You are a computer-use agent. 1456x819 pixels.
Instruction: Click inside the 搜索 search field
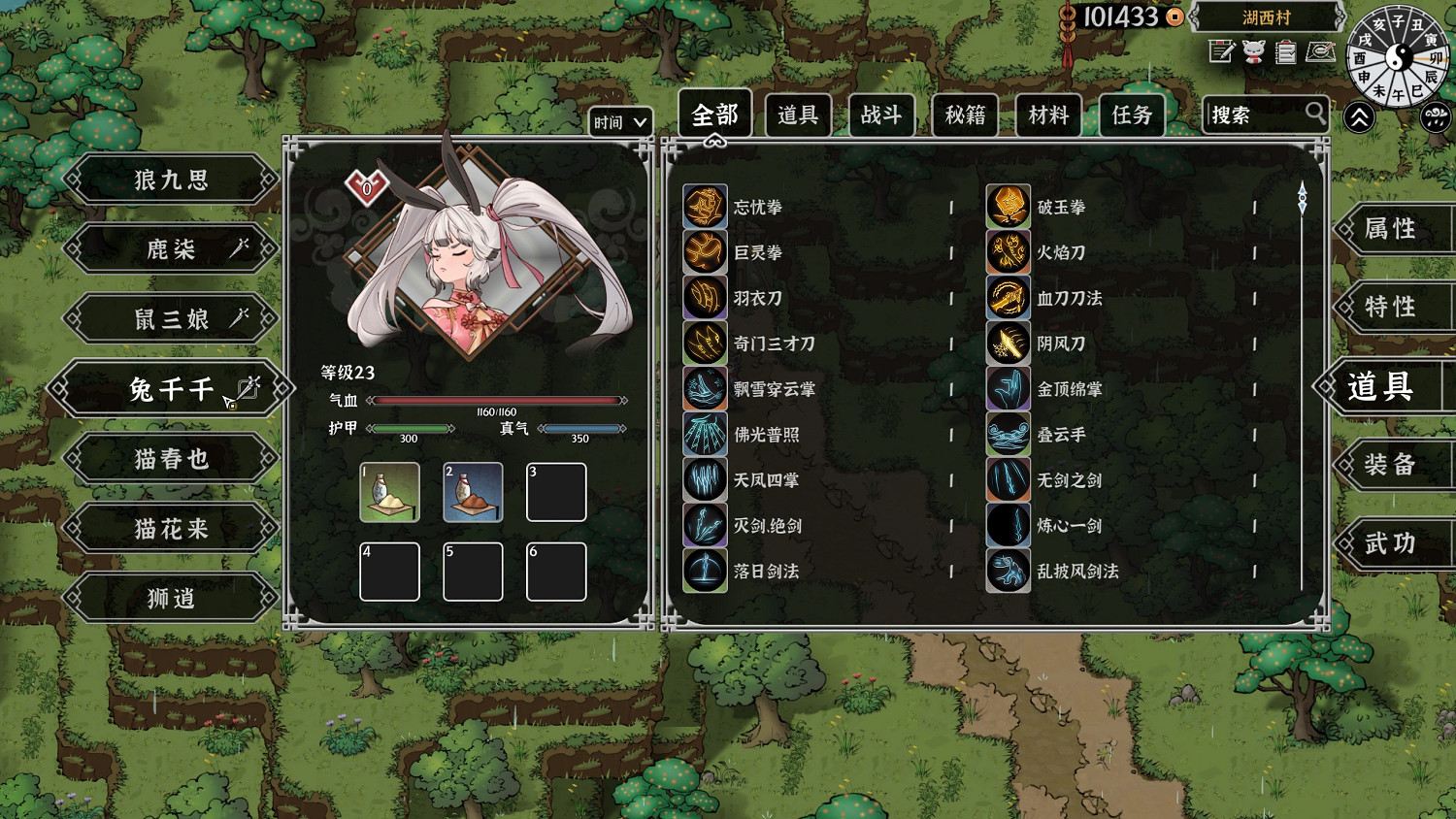(1257, 115)
